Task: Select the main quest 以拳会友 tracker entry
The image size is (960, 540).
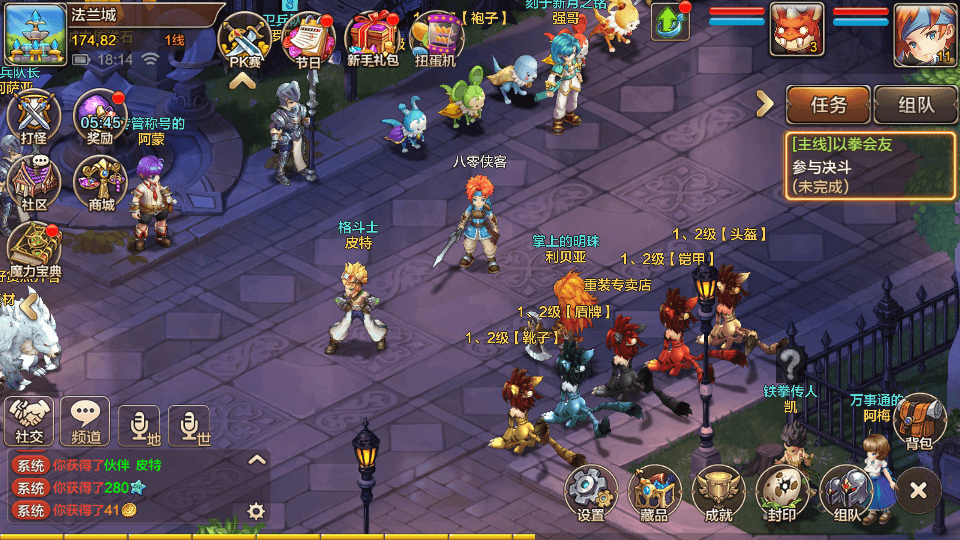Action: tap(868, 165)
